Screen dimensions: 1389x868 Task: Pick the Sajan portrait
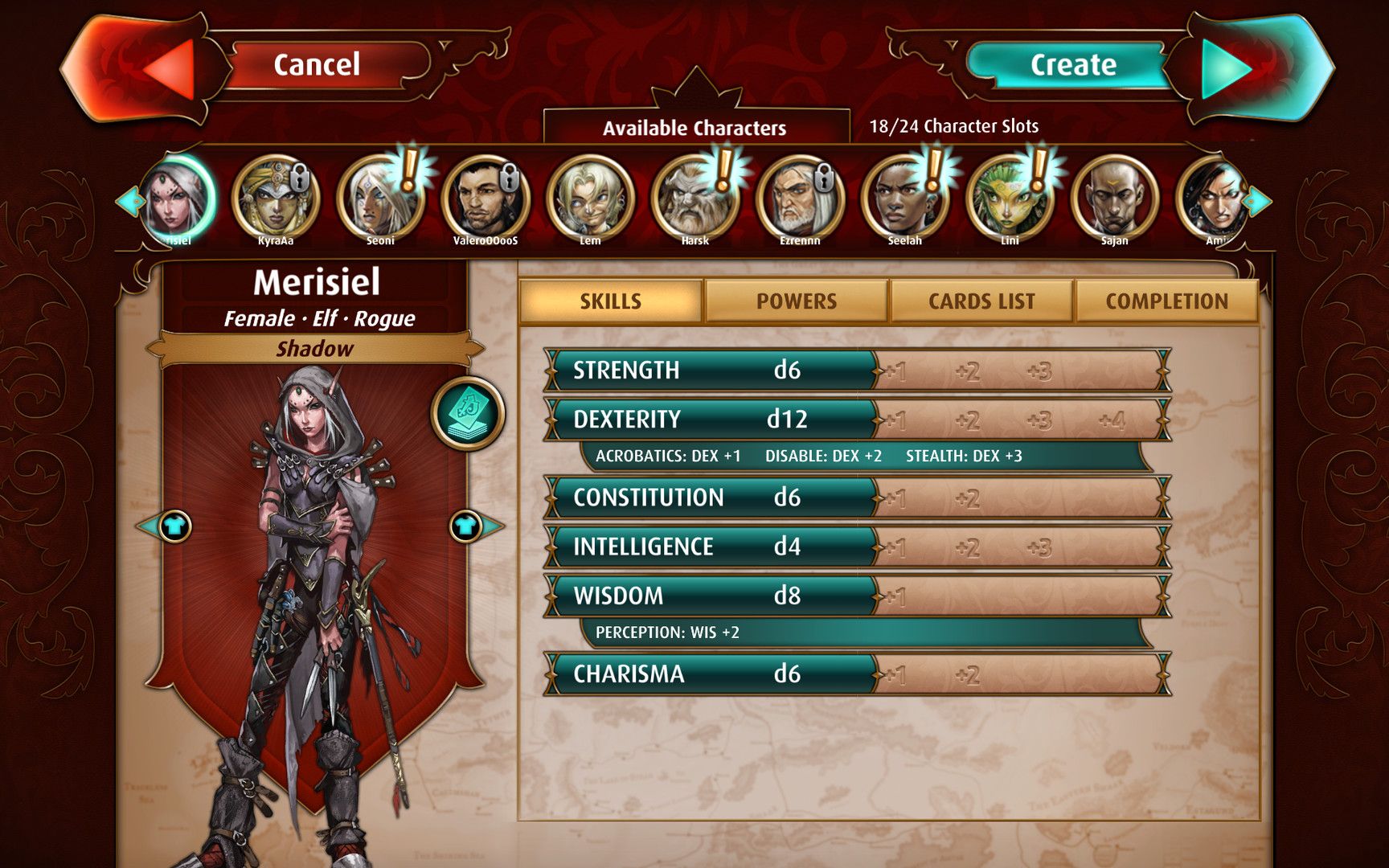pos(1114,199)
